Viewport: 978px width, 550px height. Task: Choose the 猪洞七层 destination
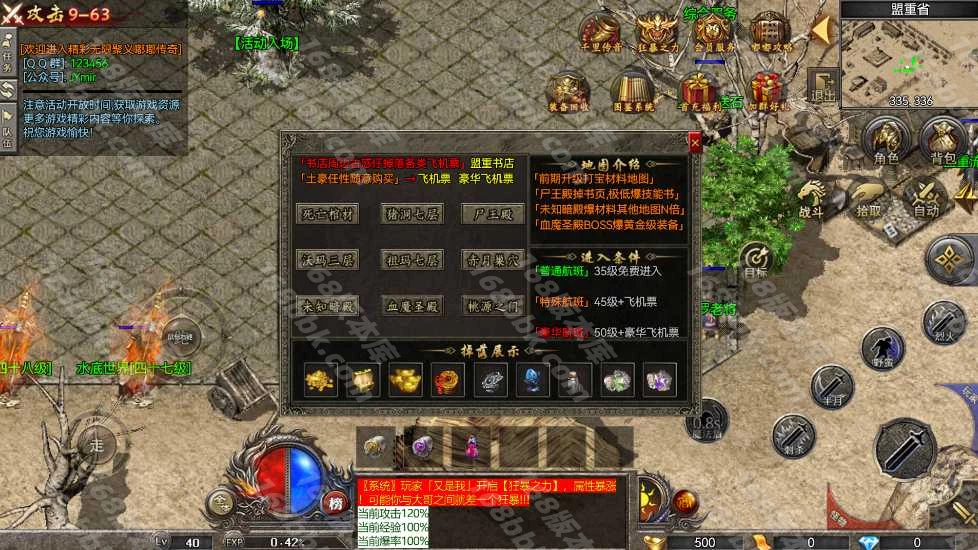tap(411, 214)
